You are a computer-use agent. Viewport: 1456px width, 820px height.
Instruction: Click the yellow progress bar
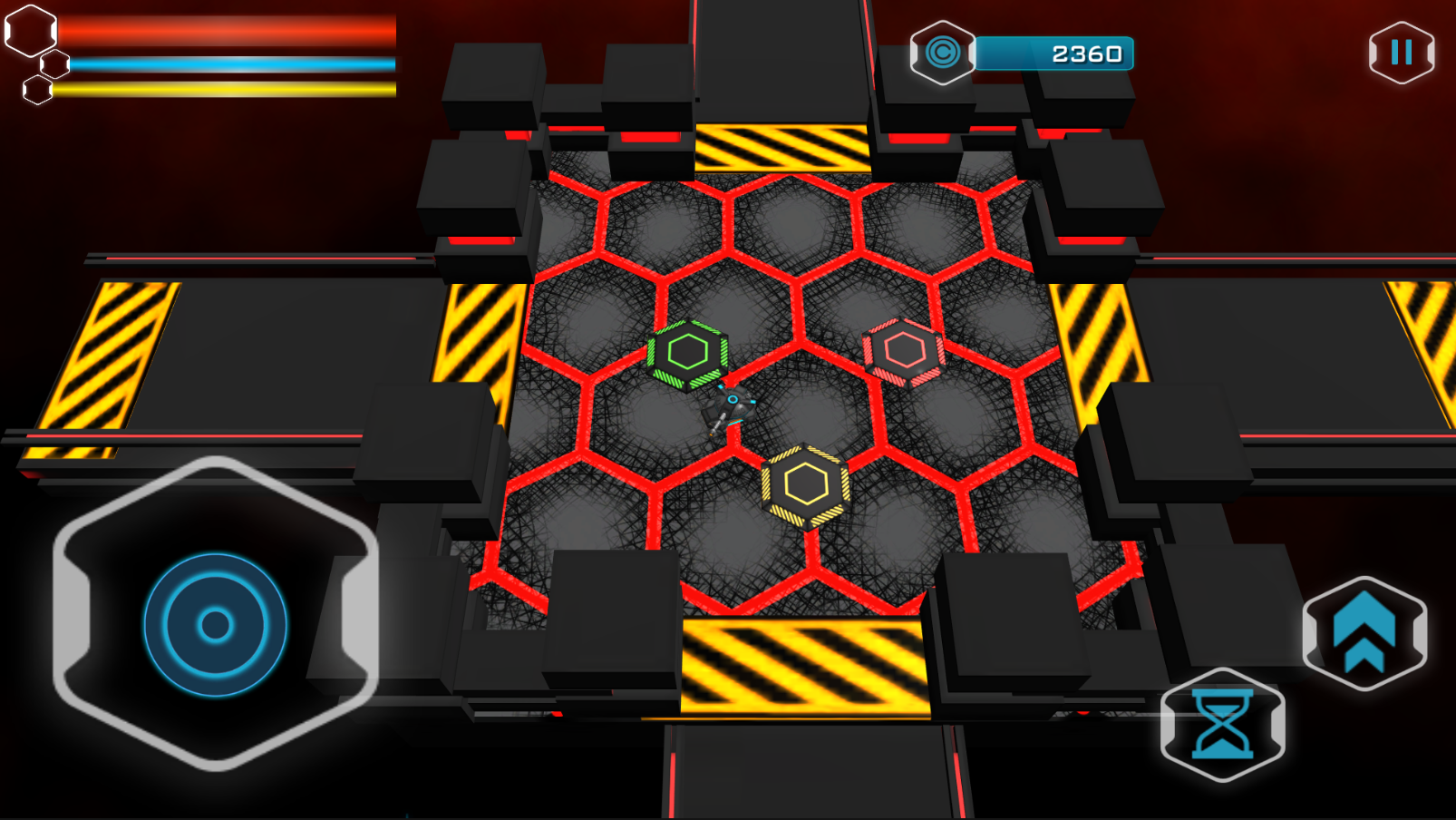point(227,92)
